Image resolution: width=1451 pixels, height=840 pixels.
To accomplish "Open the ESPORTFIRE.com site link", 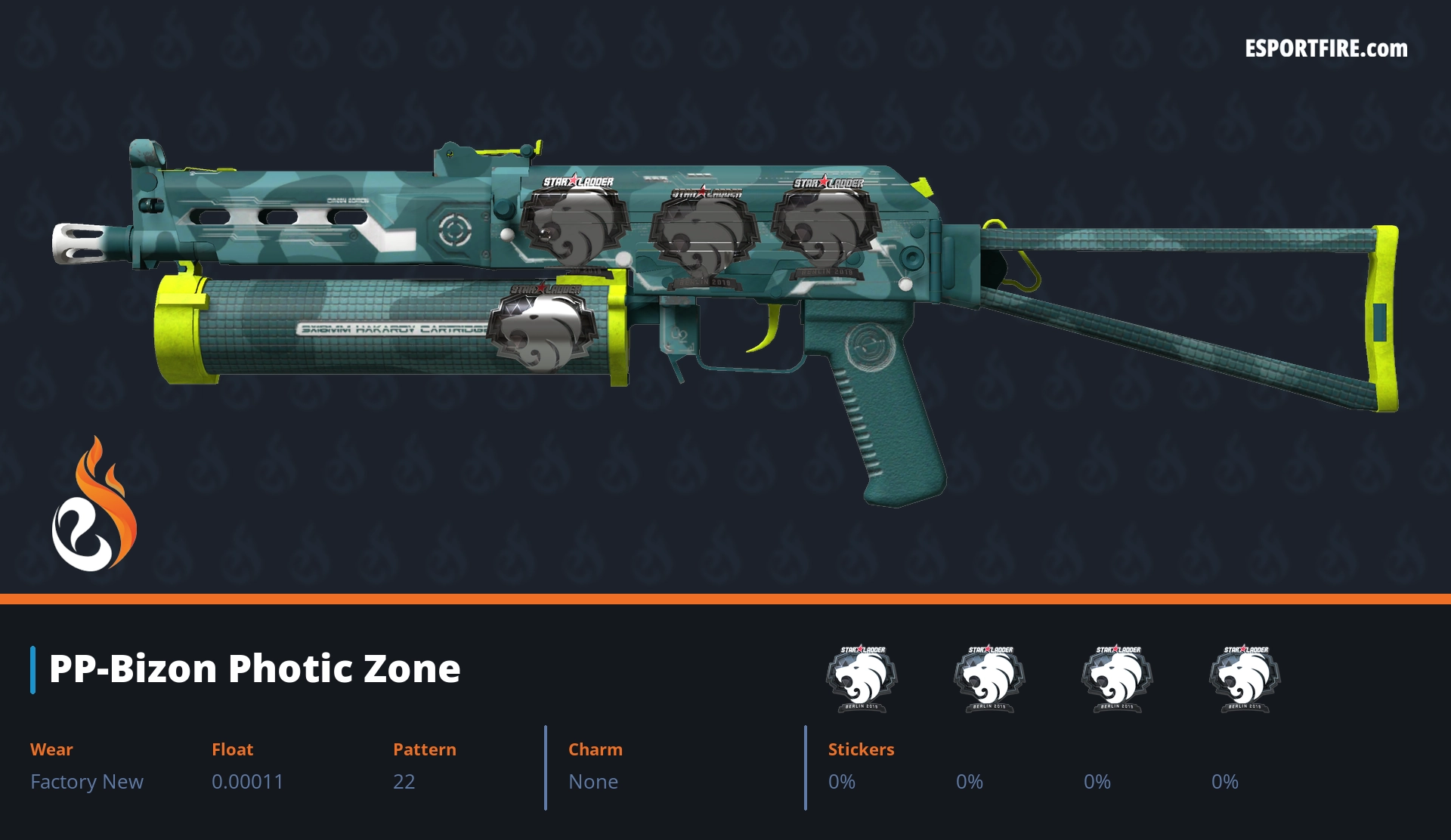I will tap(1326, 49).
